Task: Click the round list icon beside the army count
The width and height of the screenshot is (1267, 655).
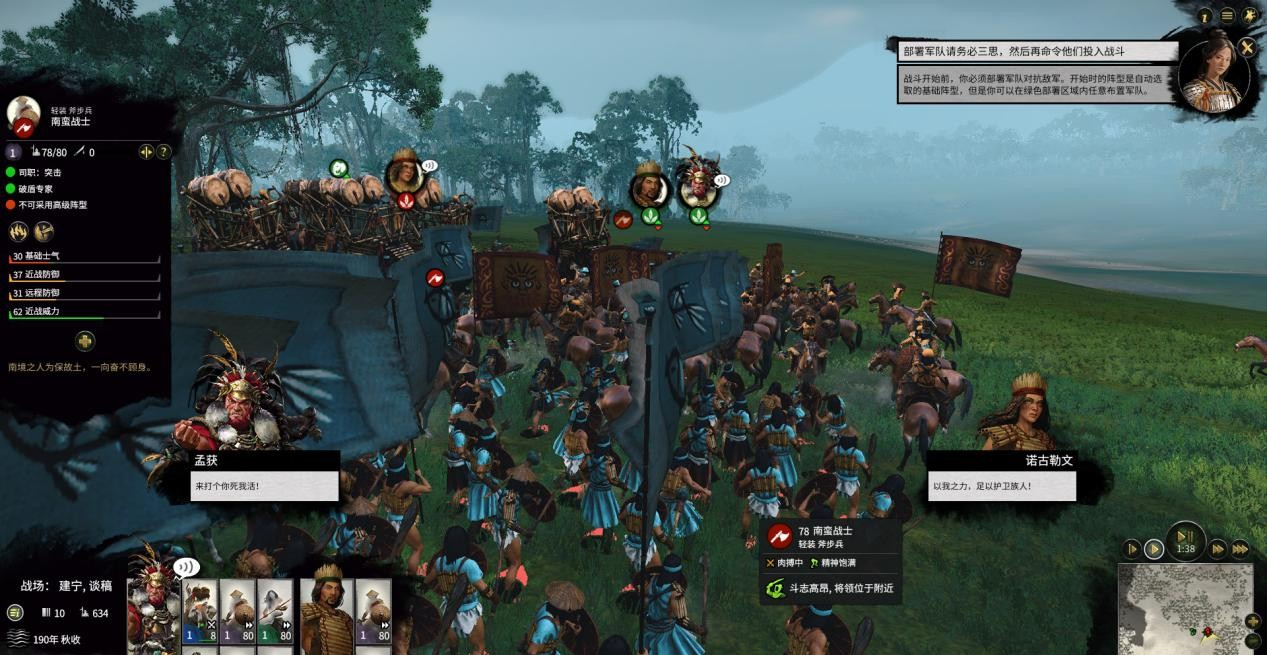Action: 15,612
